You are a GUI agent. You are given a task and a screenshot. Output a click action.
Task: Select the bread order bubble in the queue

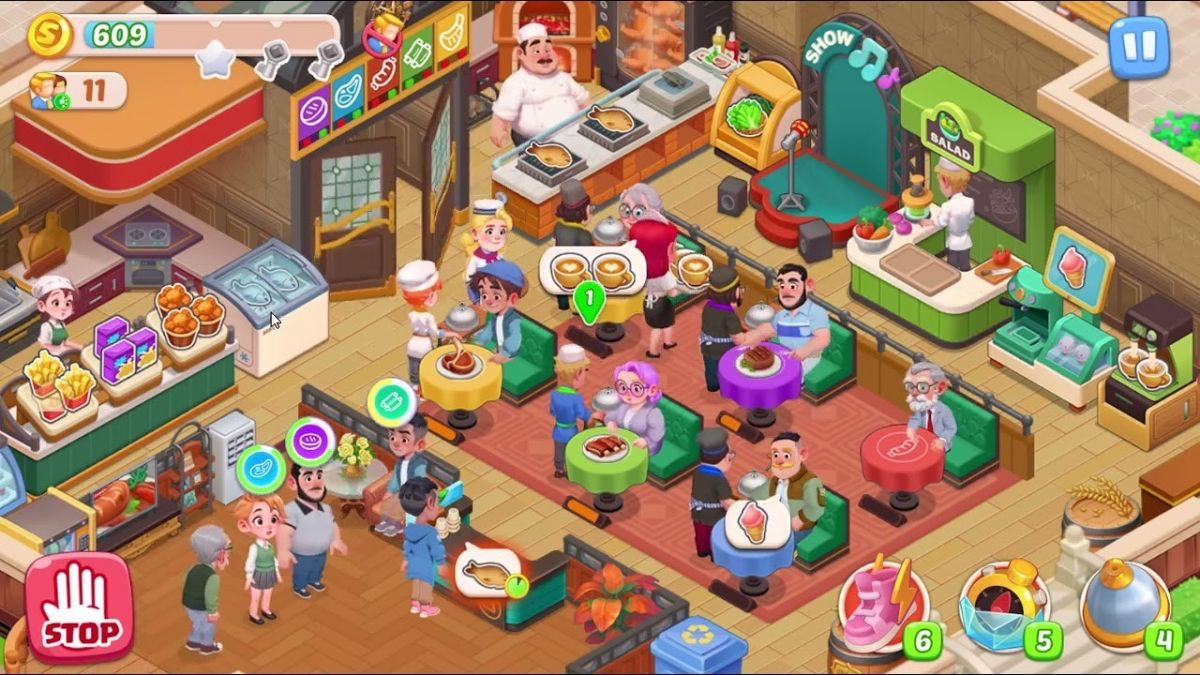[x=310, y=443]
